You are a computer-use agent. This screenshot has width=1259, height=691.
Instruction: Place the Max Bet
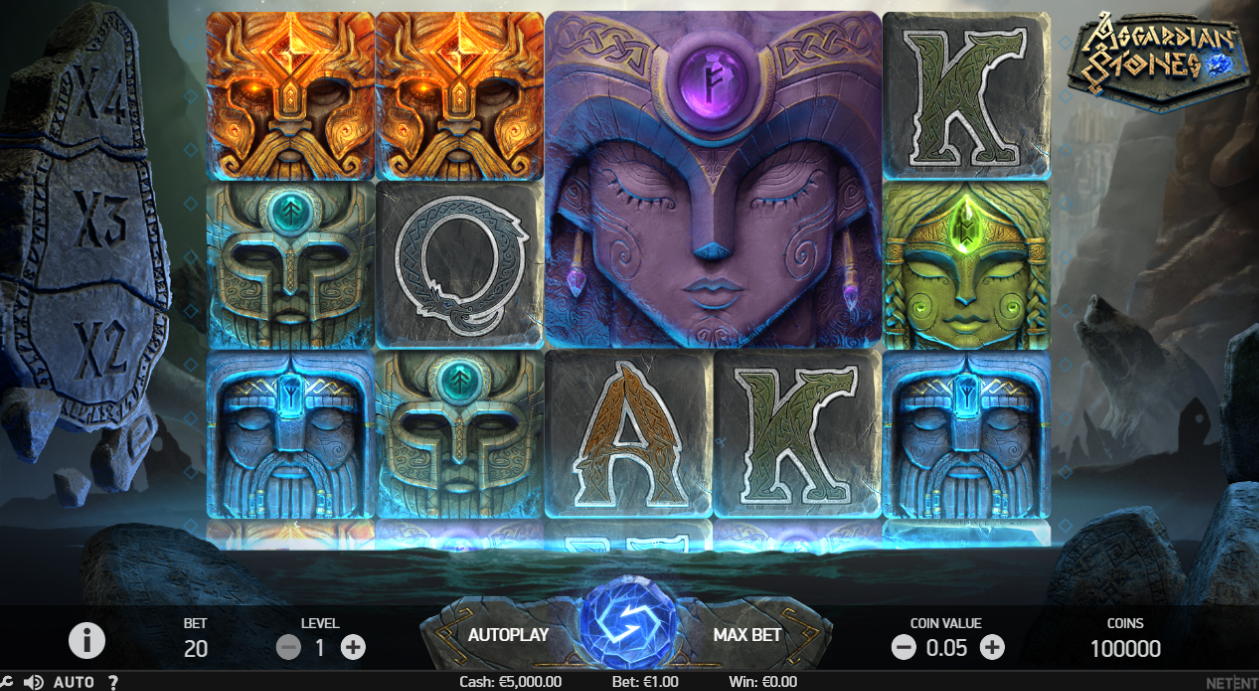point(747,634)
